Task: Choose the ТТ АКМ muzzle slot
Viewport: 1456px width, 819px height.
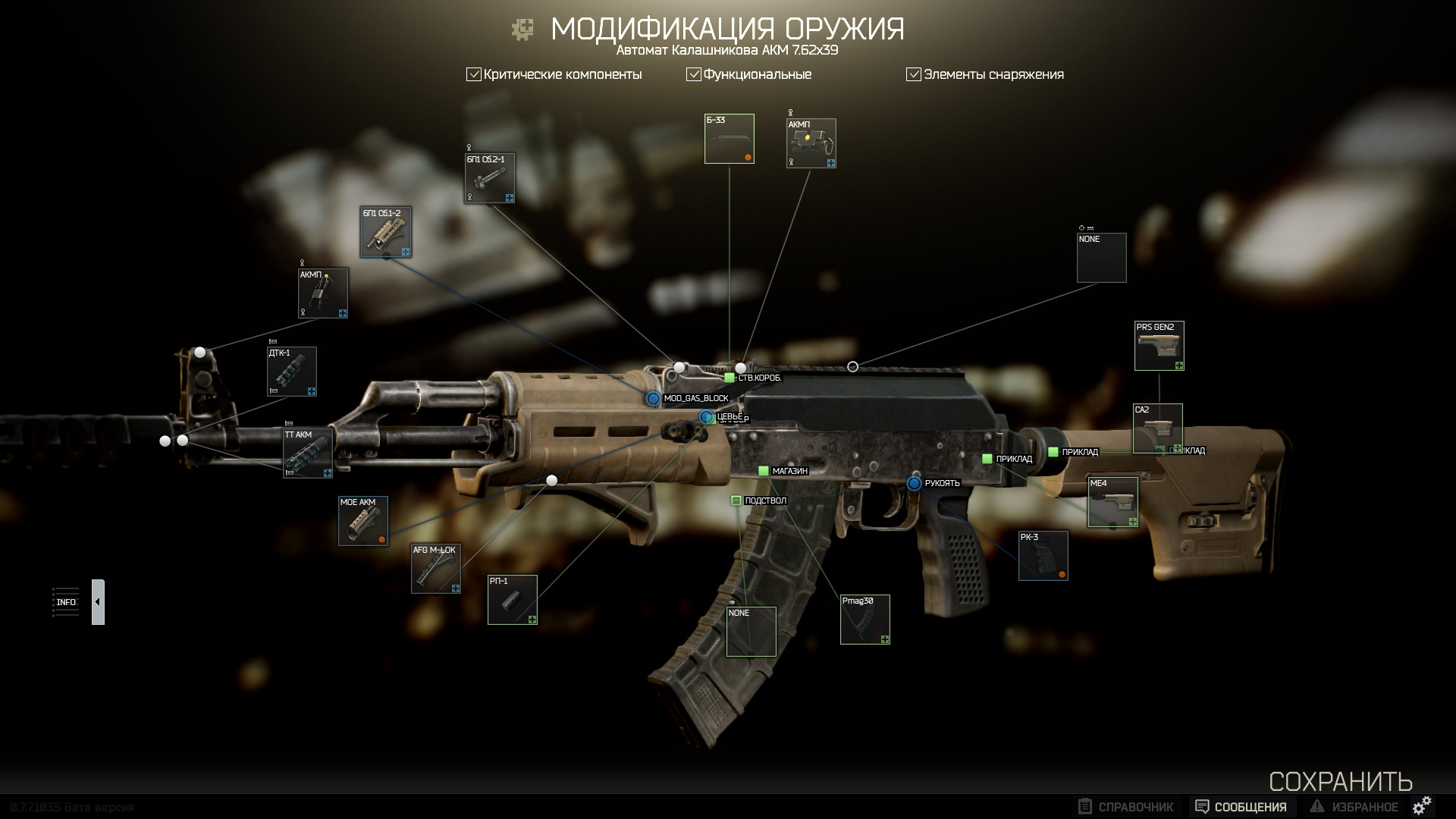Action: click(308, 453)
